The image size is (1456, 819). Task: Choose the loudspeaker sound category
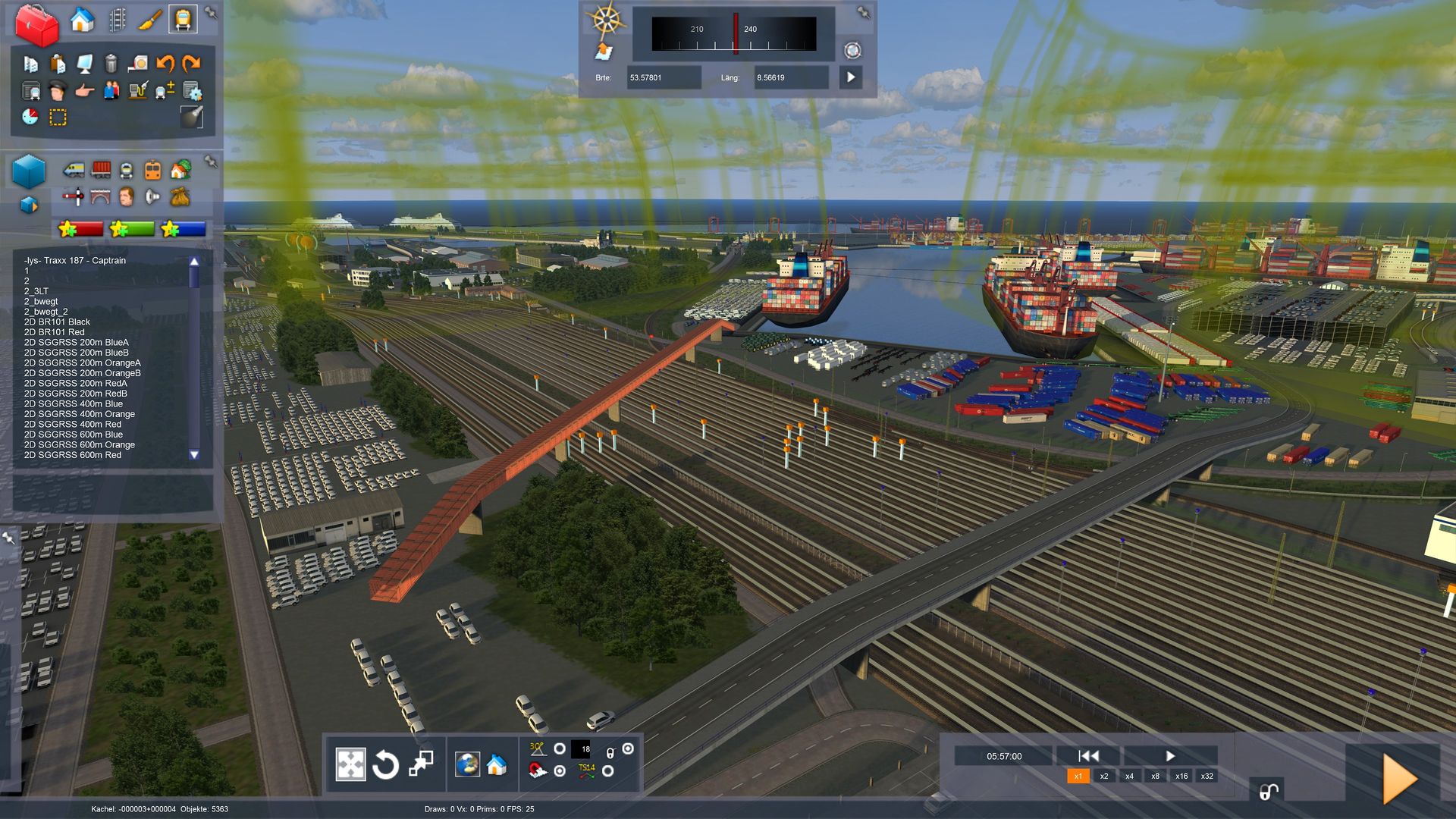tap(152, 197)
